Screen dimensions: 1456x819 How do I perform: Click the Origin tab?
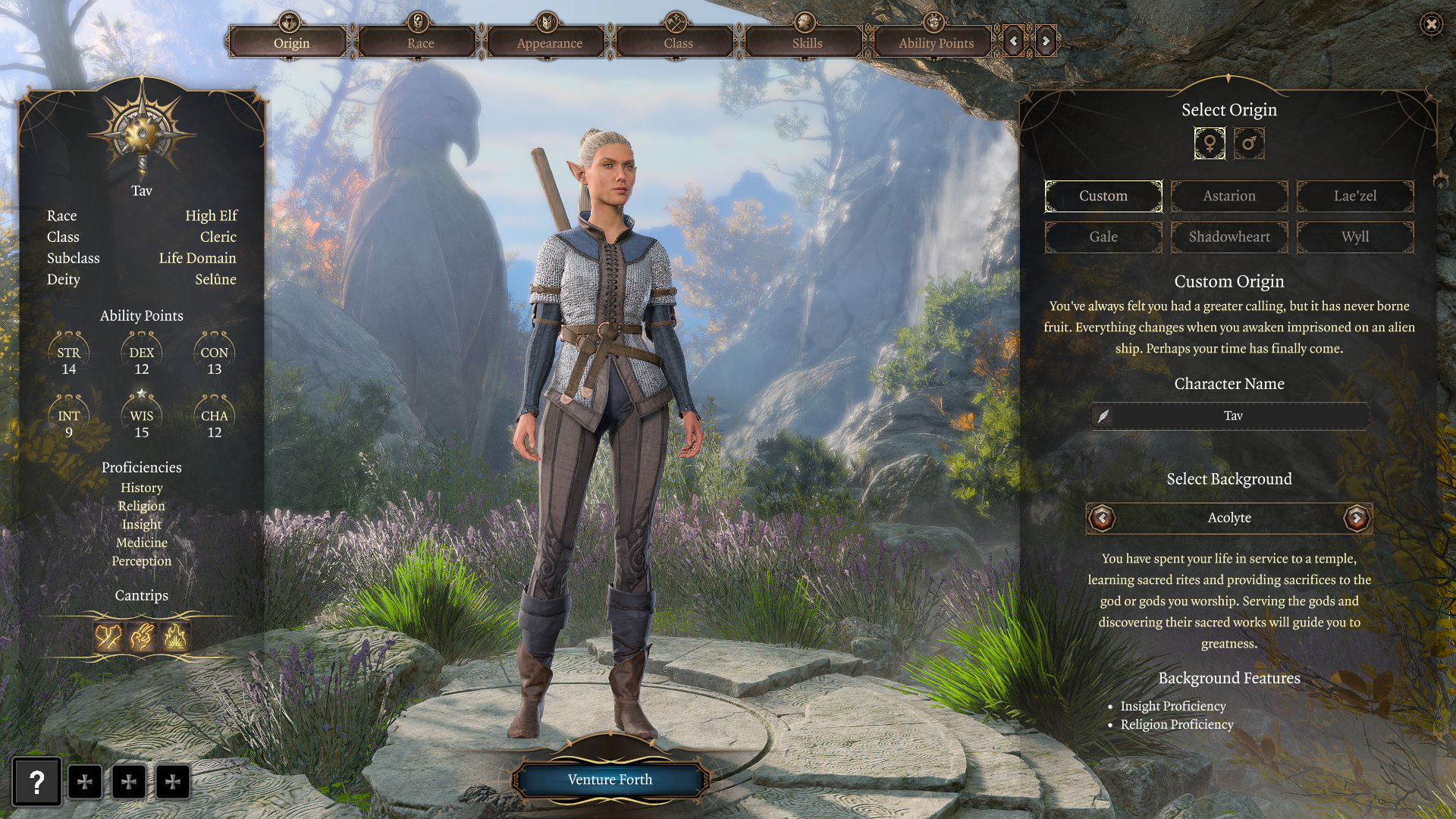[x=291, y=43]
